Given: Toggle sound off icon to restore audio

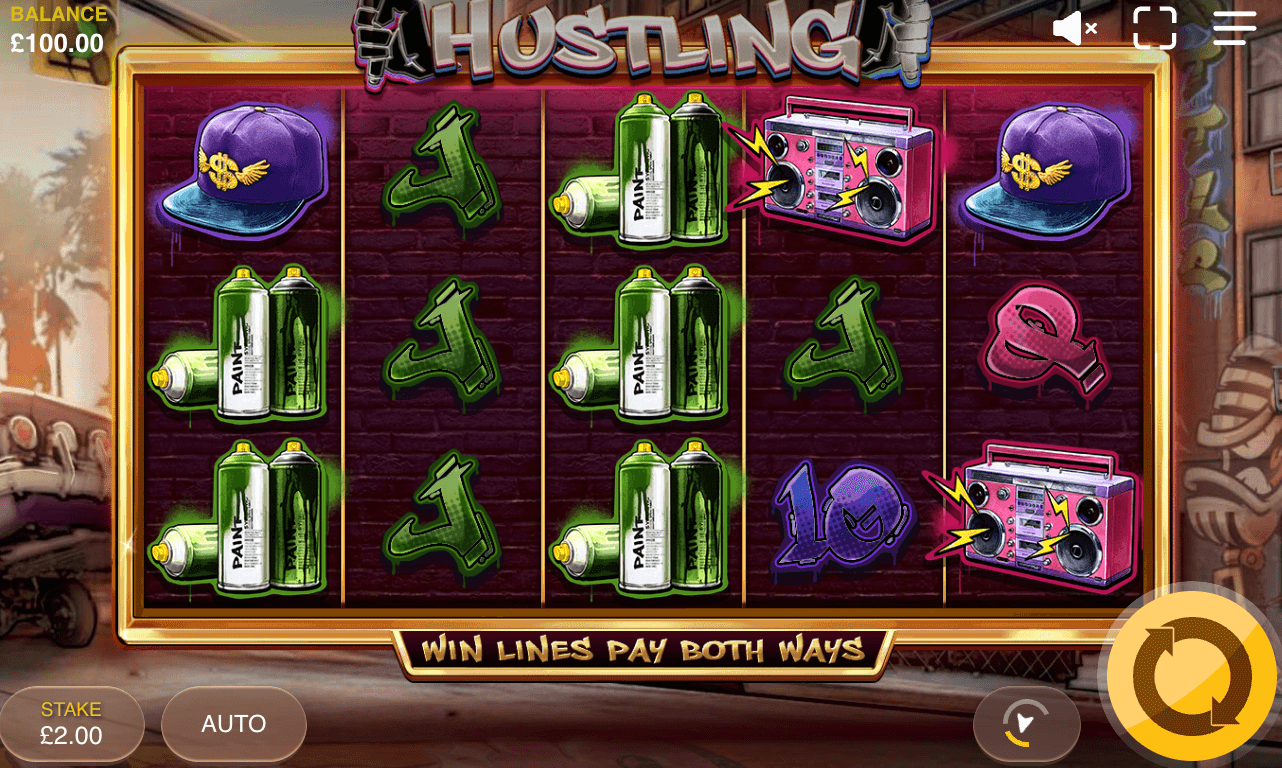Looking at the screenshot, I should [x=1075, y=28].
